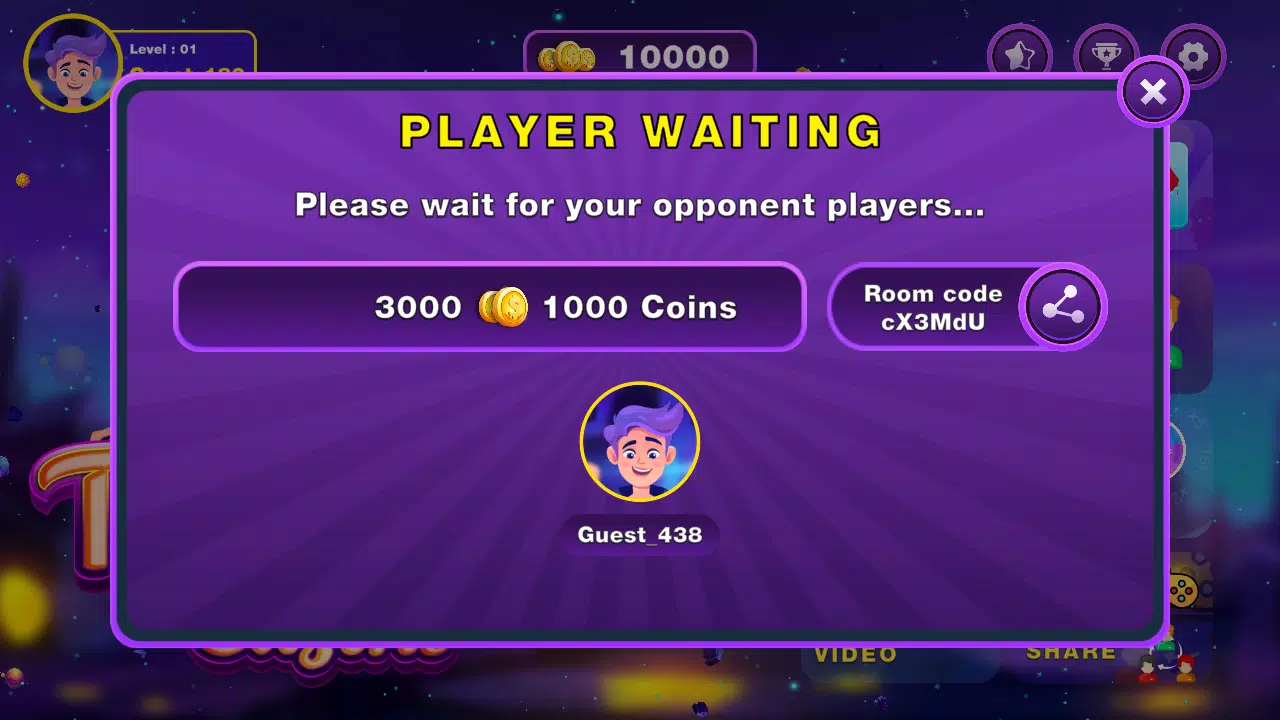Click the coin stack icon in the entry bar
This screenshot has width=1280, height=720.
[x=503, y=307]
